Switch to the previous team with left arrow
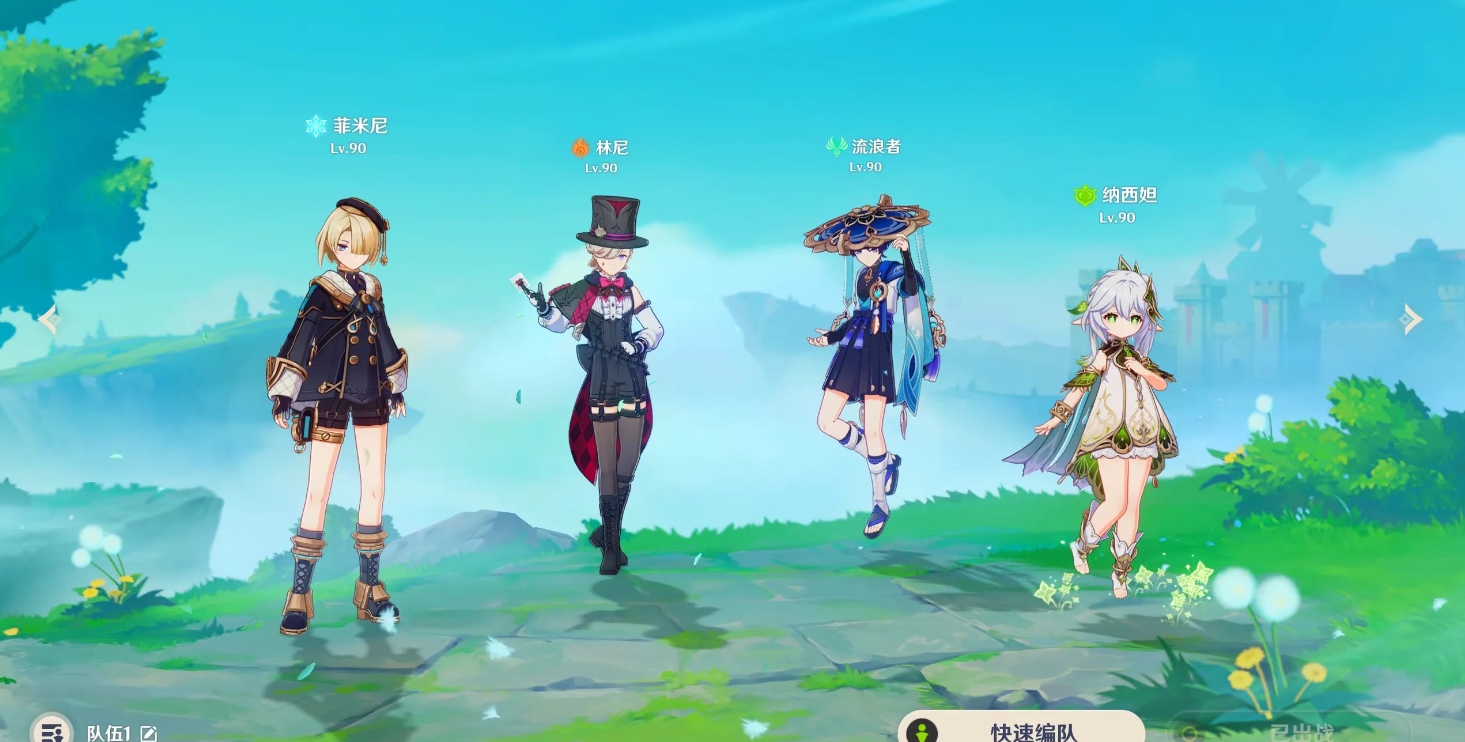This screenshot has width=1465, height=742. 48,320
